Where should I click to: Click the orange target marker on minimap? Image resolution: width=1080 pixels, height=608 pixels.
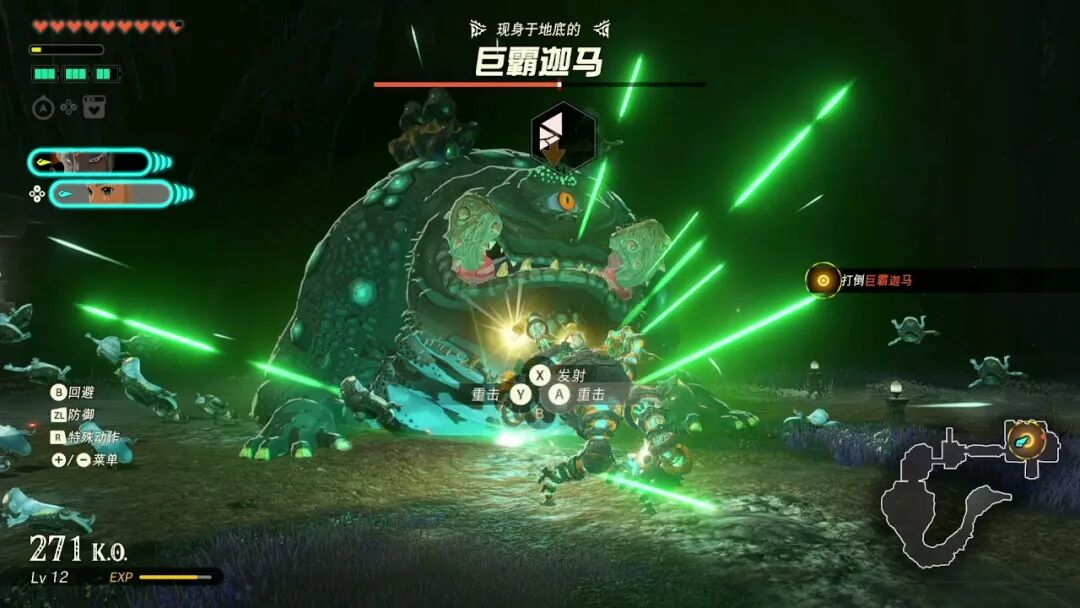click(1025, 440)
